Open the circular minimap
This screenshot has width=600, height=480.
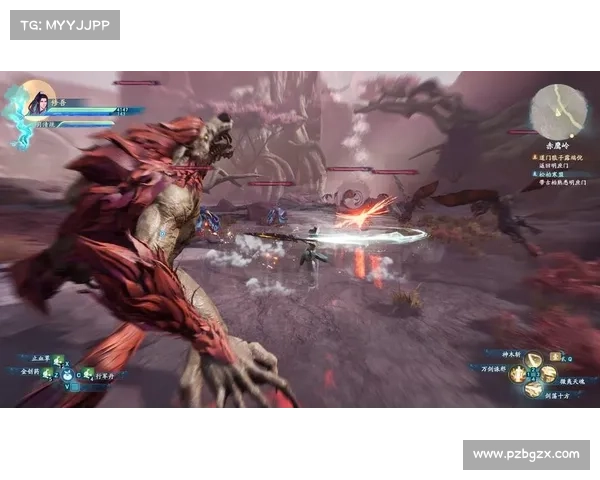coord(558,109)
